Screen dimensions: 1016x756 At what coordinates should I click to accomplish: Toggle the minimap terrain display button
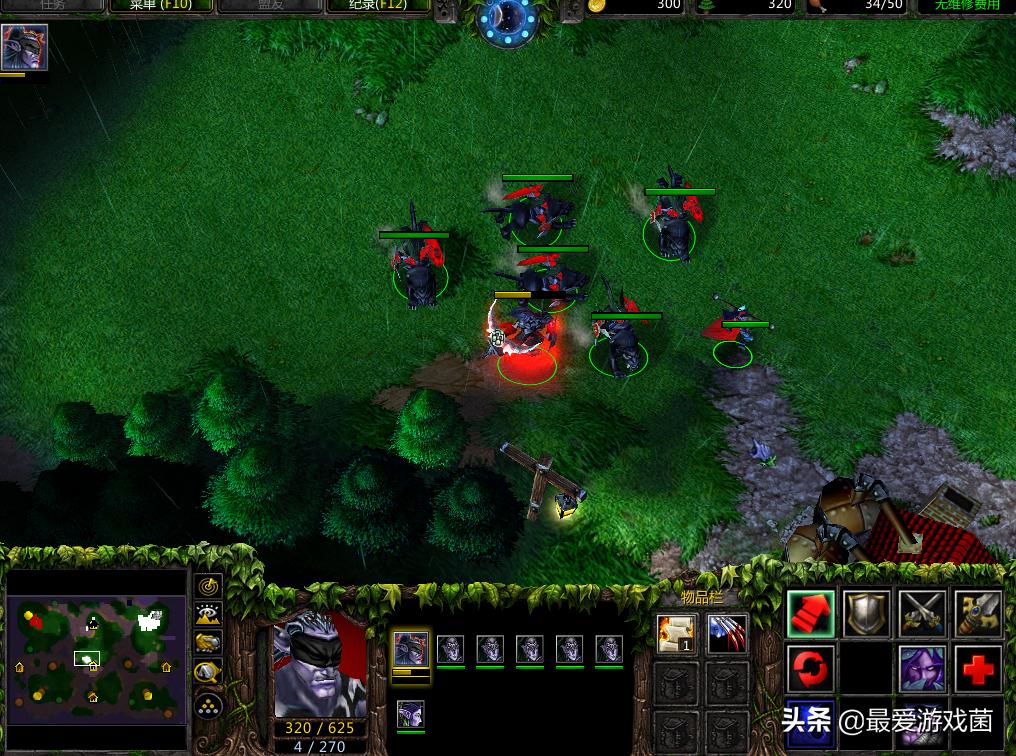pyautogui.click(x=208, y=615)
